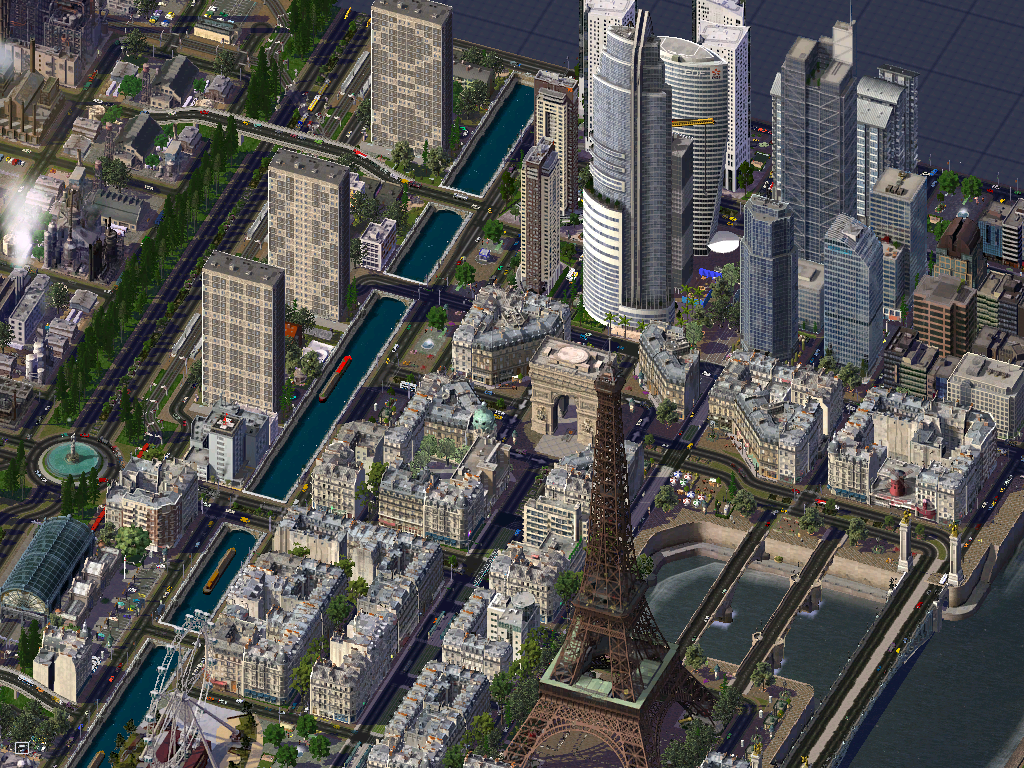Click the small show-interface button
Screen dimensions: 1024x768
tap(21, 747)
